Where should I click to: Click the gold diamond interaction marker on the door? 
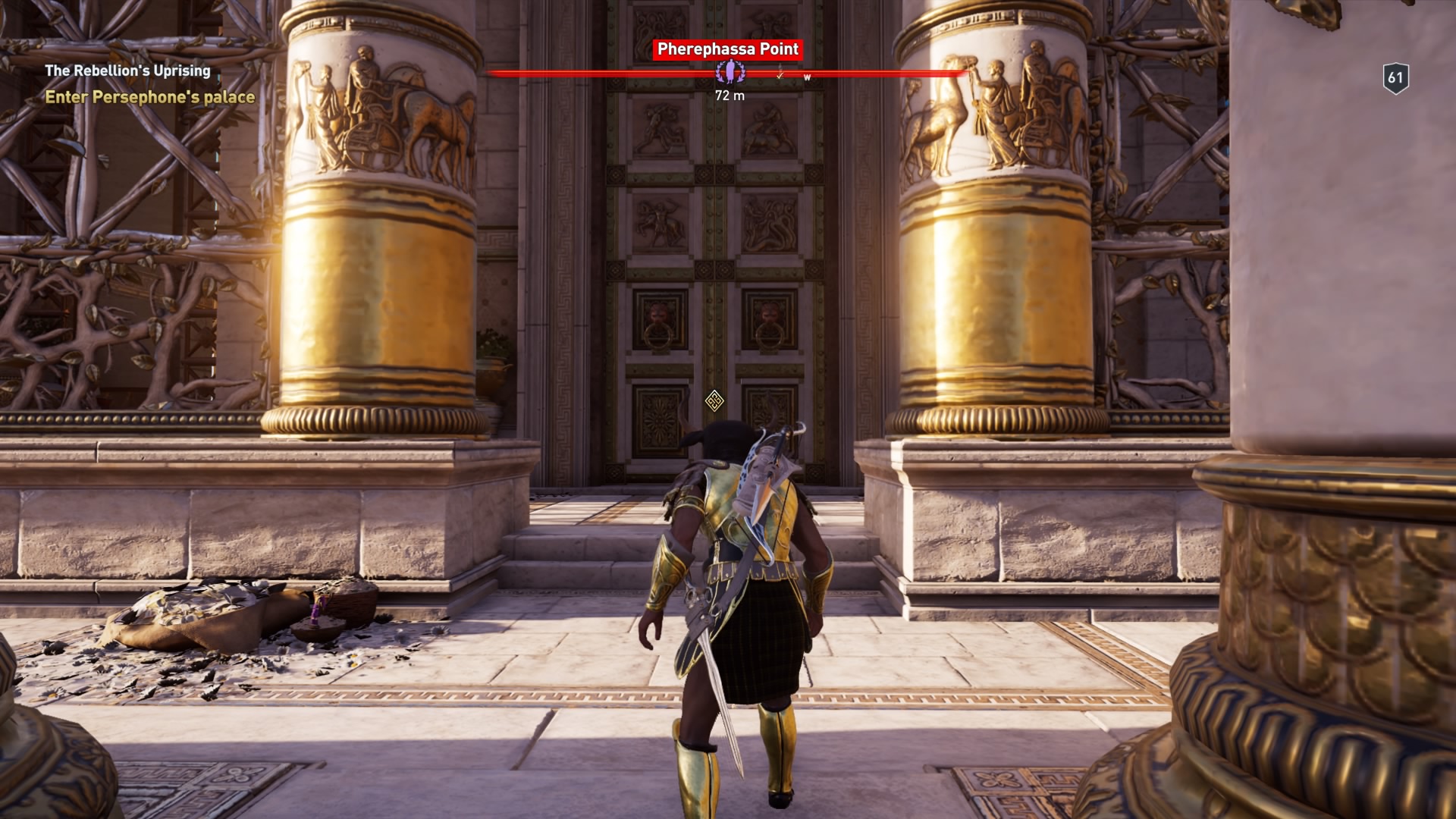[x=716, y=400]
